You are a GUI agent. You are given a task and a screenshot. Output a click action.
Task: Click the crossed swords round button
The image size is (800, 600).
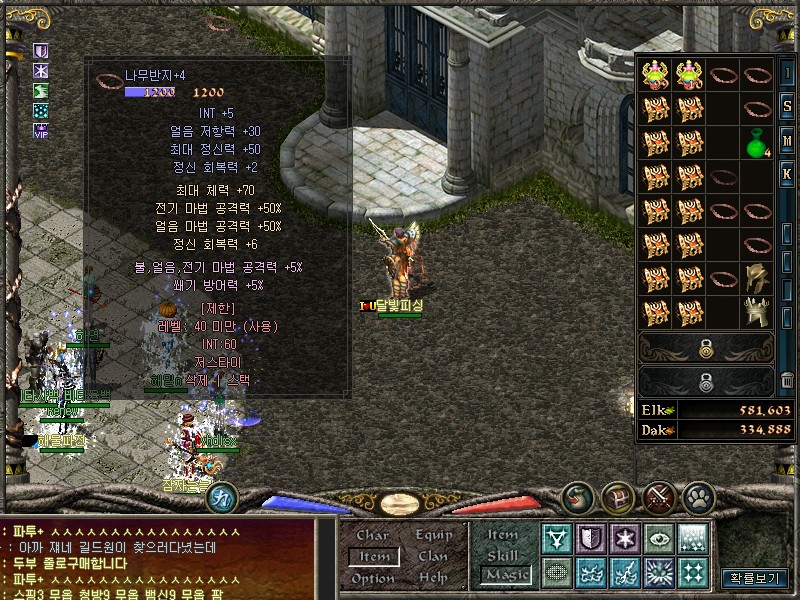(x=659, y=497)
